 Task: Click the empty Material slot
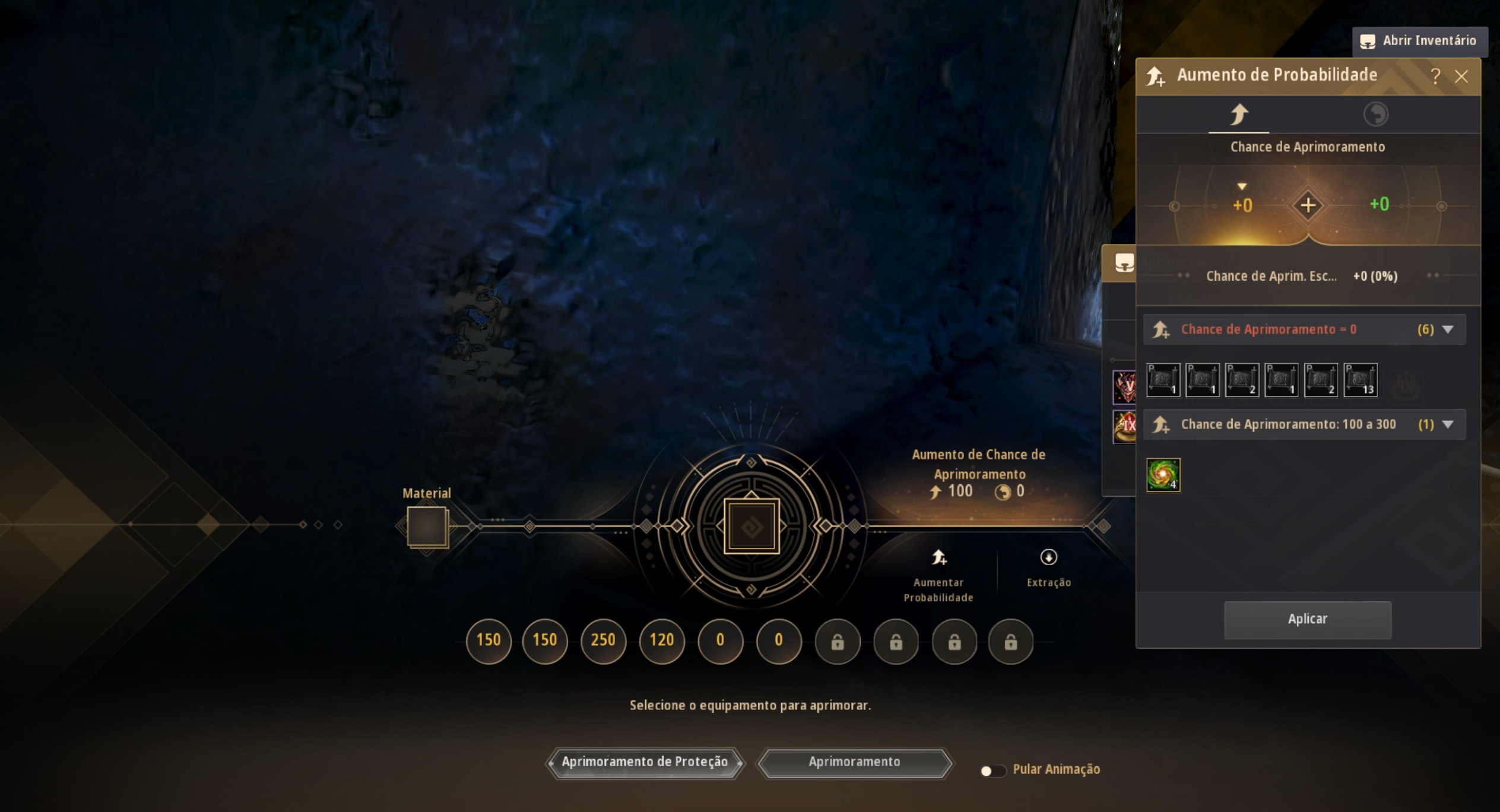pos(427,526)
